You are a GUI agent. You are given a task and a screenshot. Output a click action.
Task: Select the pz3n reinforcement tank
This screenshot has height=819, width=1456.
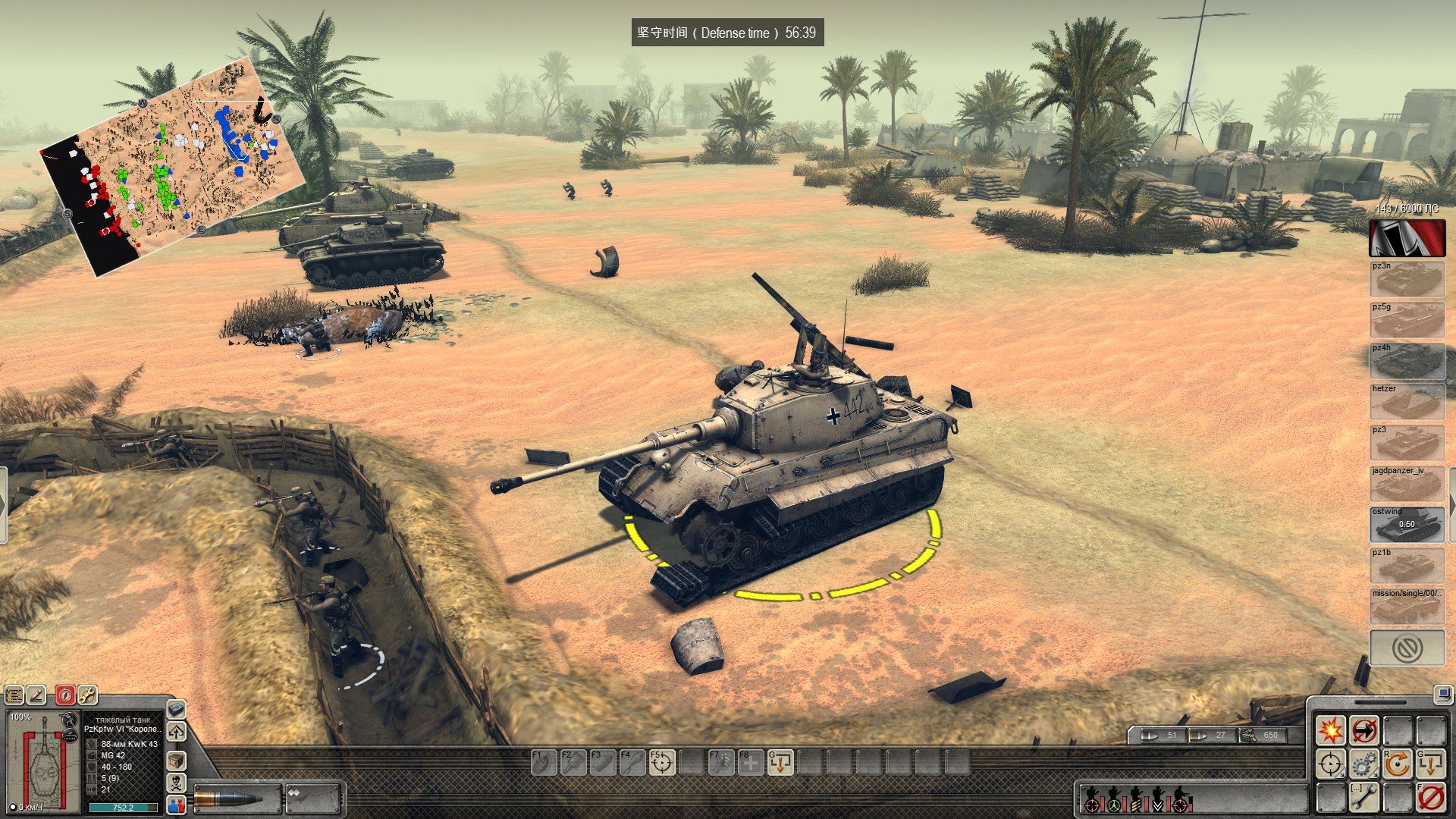tap(1407, 280)
